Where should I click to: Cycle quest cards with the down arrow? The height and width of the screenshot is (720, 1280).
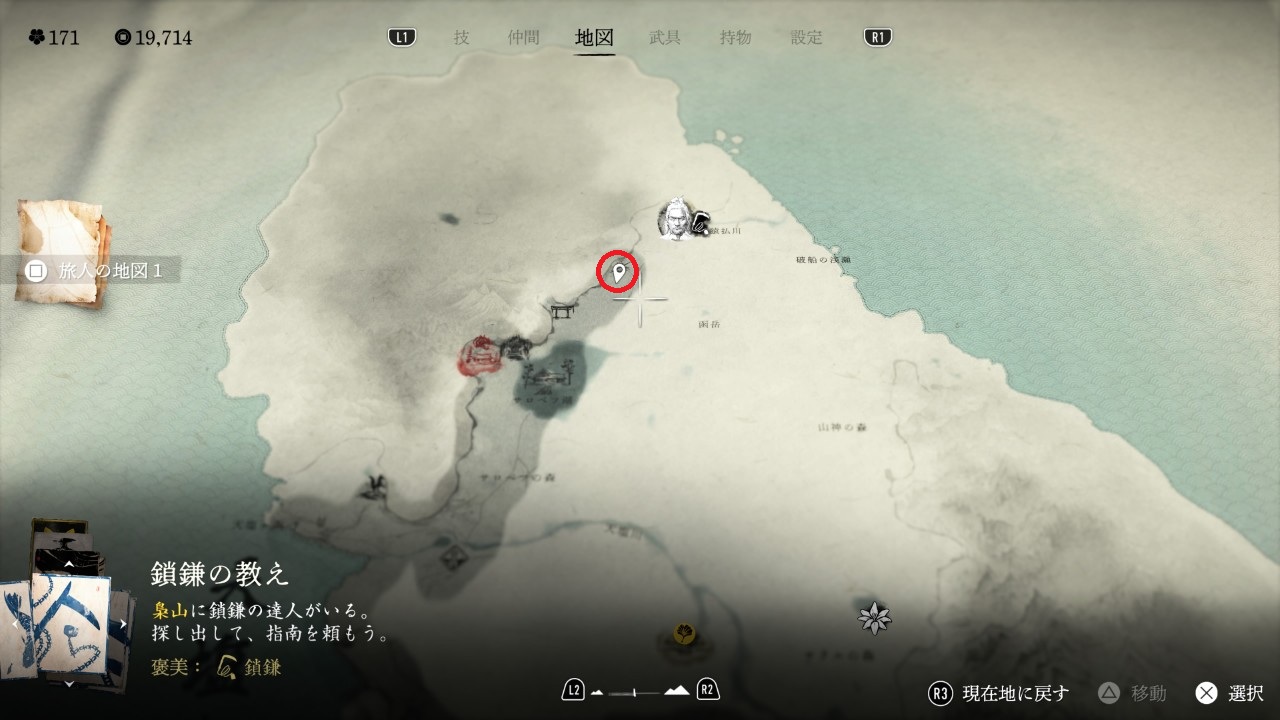coord(68,684)
